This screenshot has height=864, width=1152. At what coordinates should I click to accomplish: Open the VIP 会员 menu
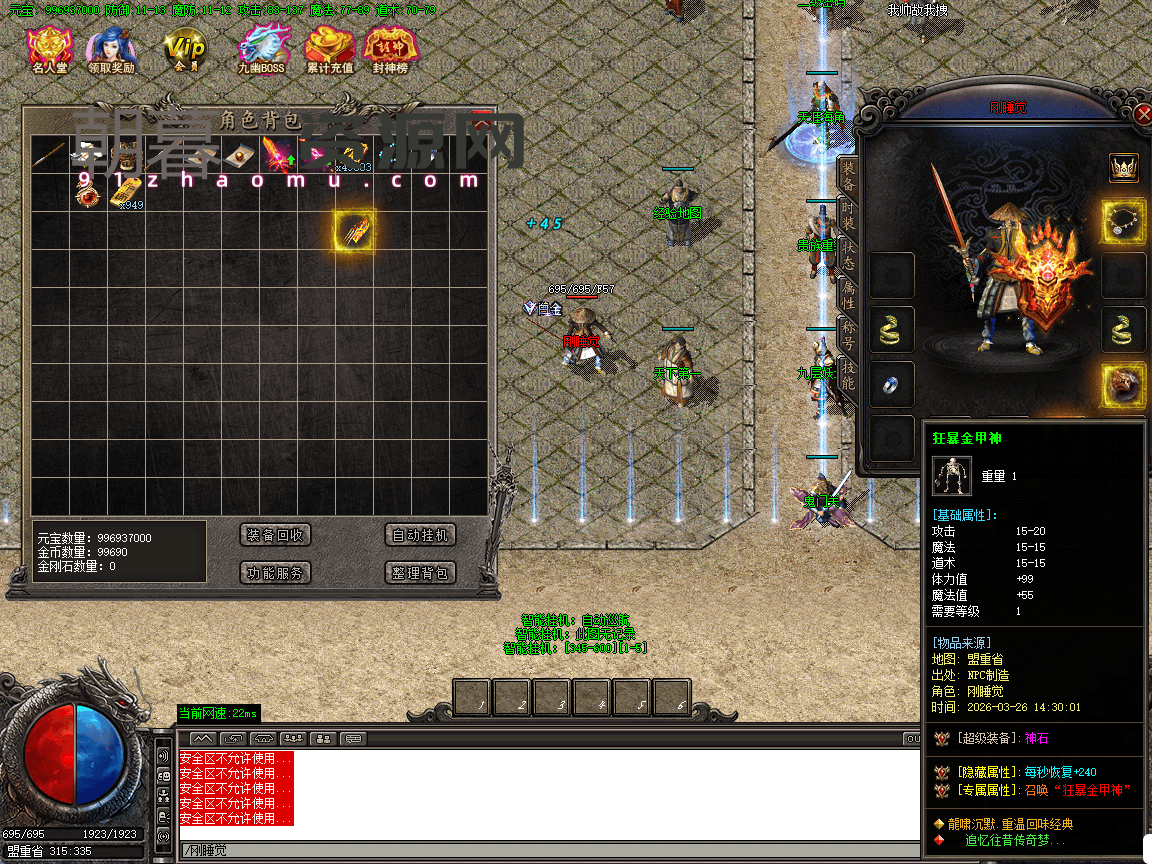(x=185, y=49)
